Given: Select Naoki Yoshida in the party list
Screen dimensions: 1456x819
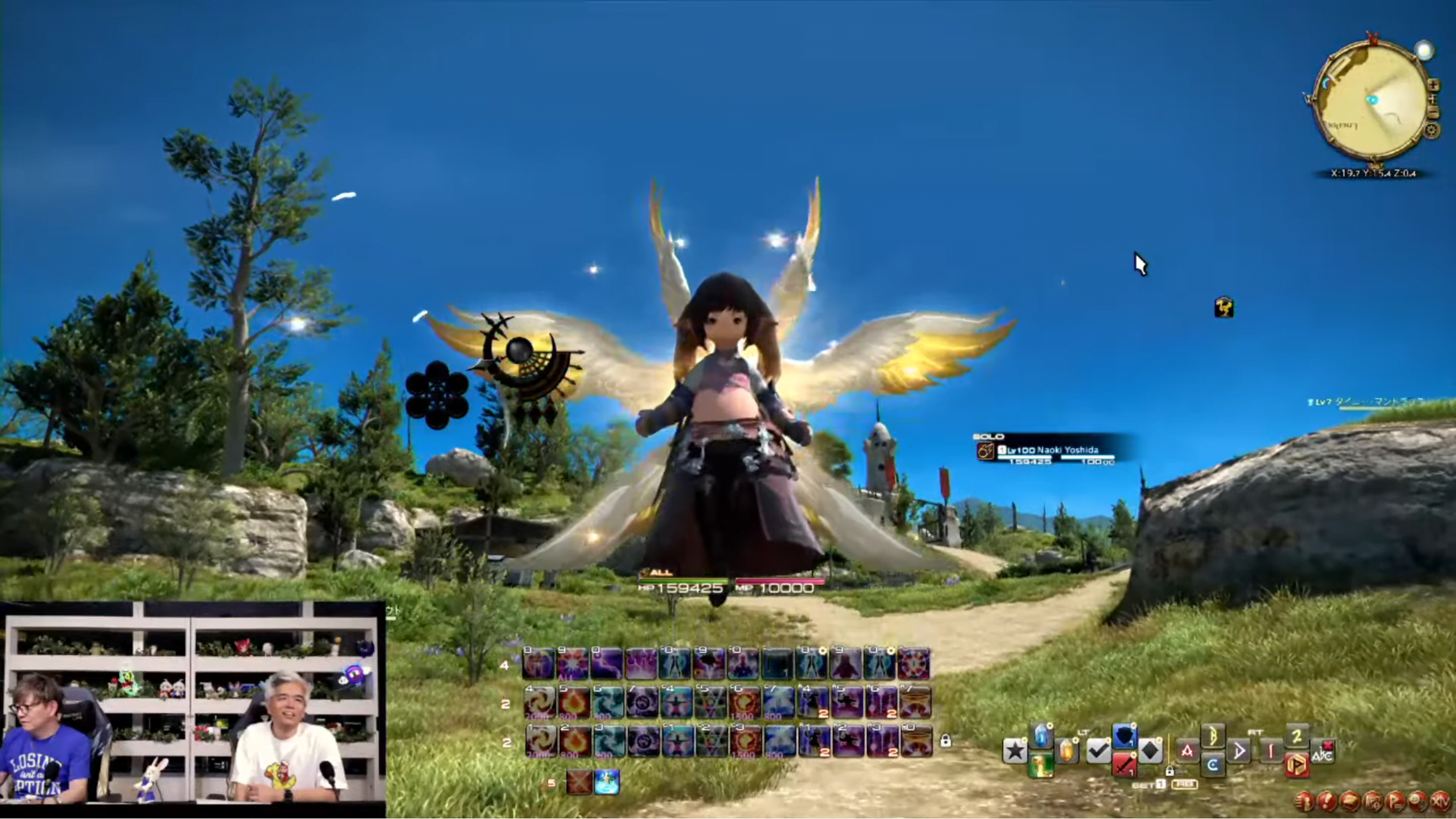Looking at the screenshot, I should coord(1049,451).
